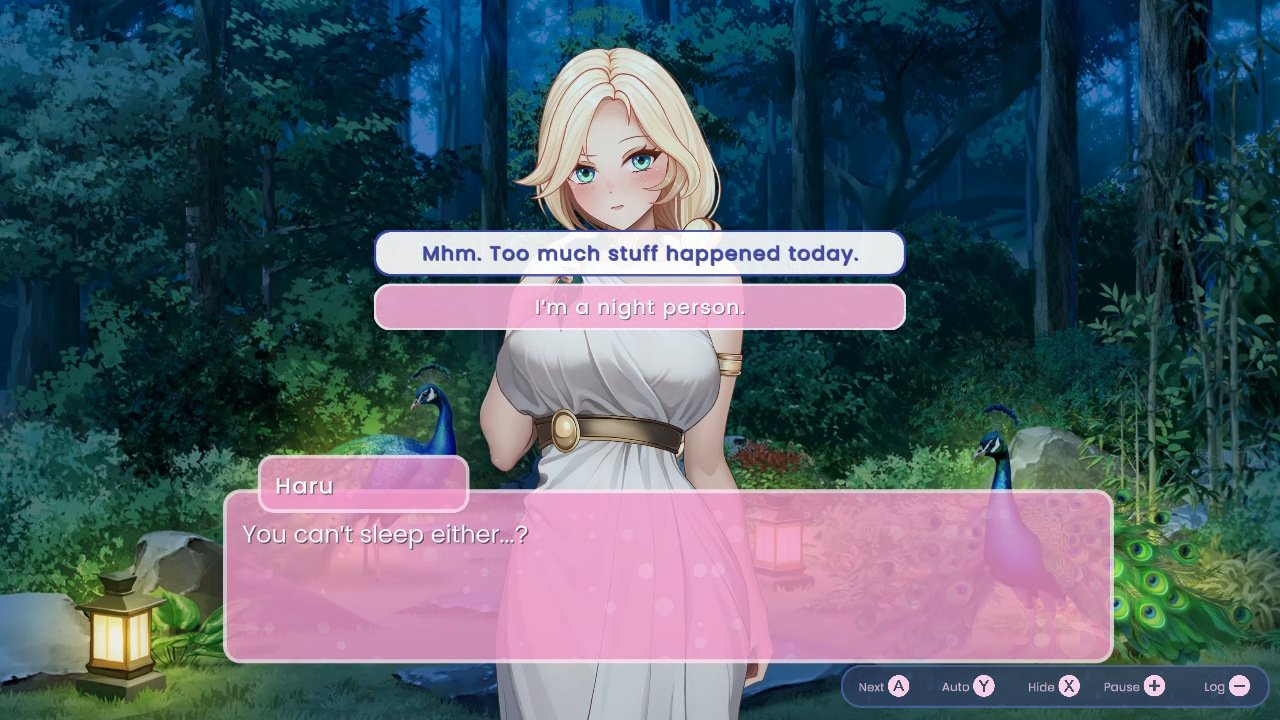This screenshot has height=720, width=1280.
Task: Click the X icon to hide the dialogue box
Action: pyautogui.click(x=1068, y=687)
